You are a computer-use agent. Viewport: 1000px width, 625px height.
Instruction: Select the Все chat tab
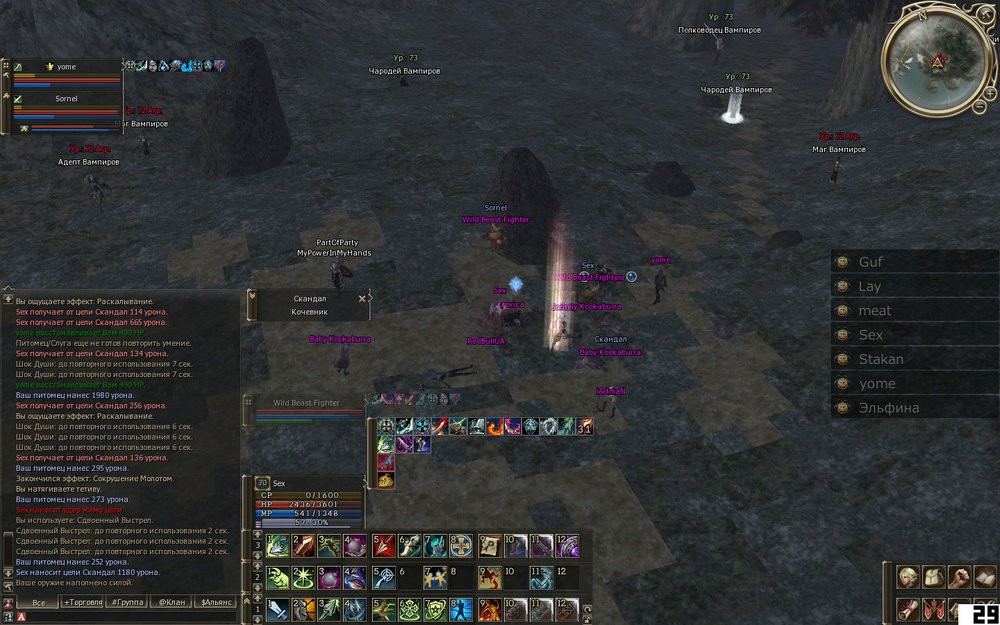point(39,602)
